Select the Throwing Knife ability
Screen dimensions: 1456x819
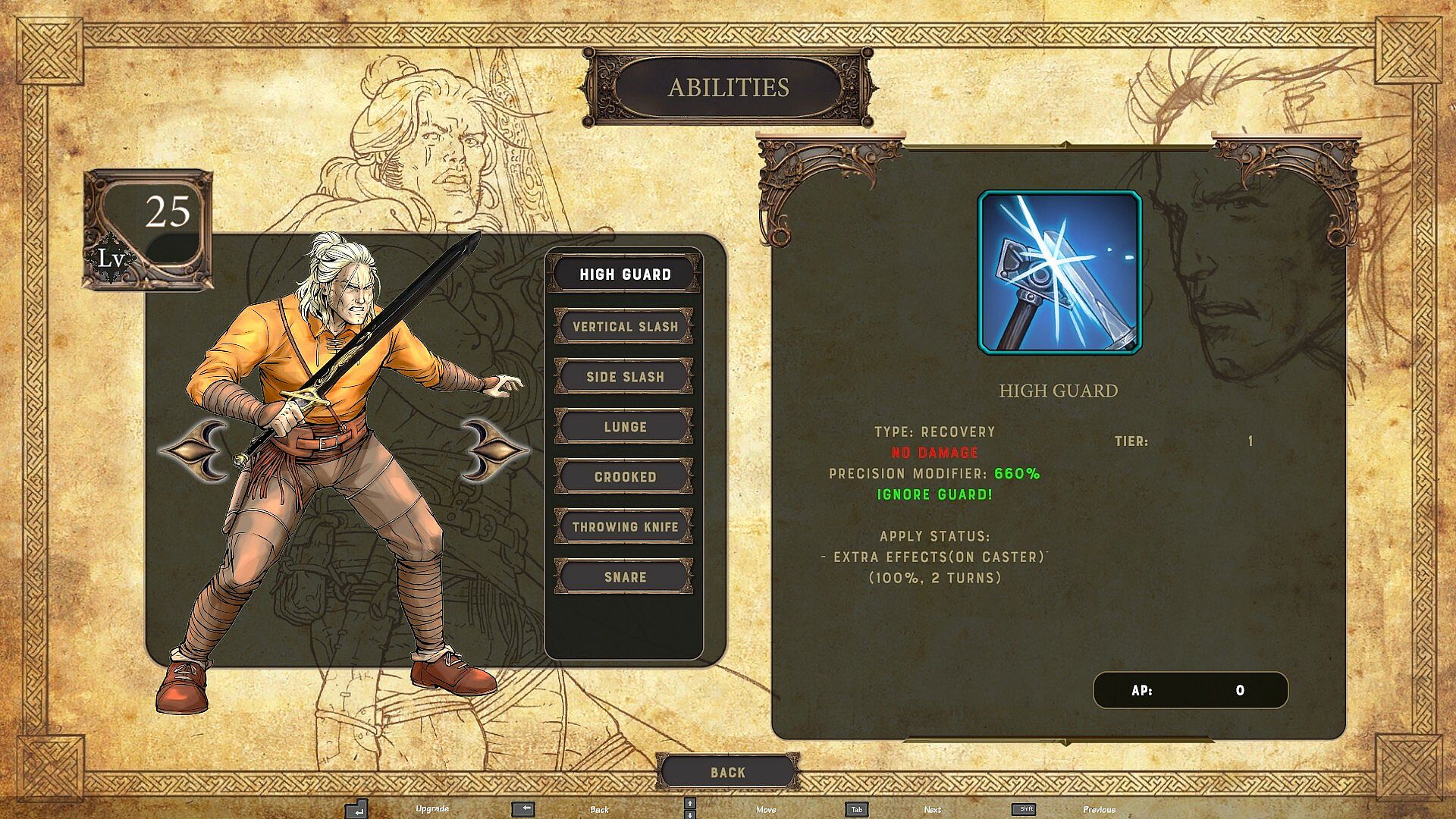[x=624, y=527]
